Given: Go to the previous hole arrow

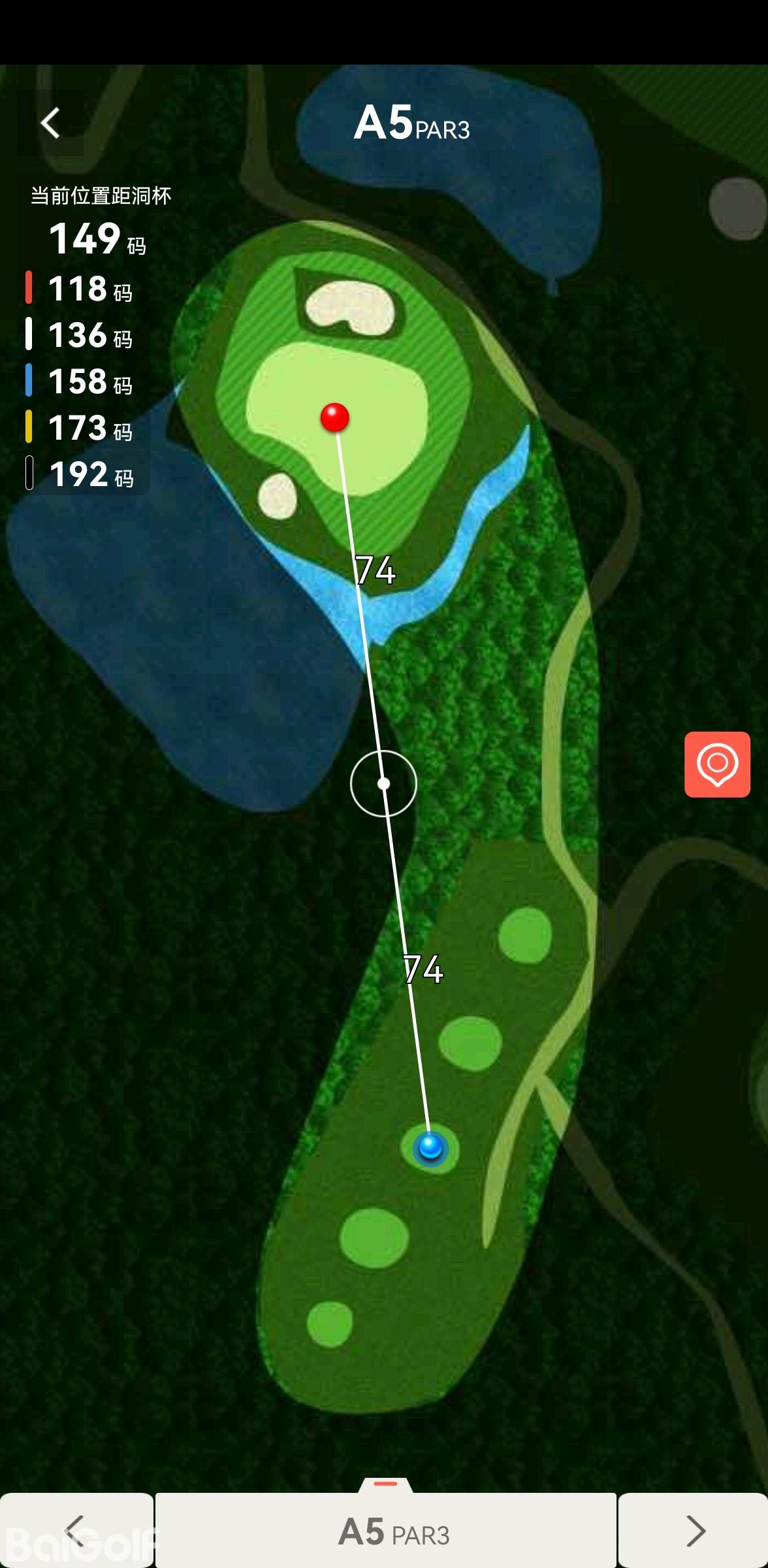Looking at the screenshot, I should (x=76, y=1530).
